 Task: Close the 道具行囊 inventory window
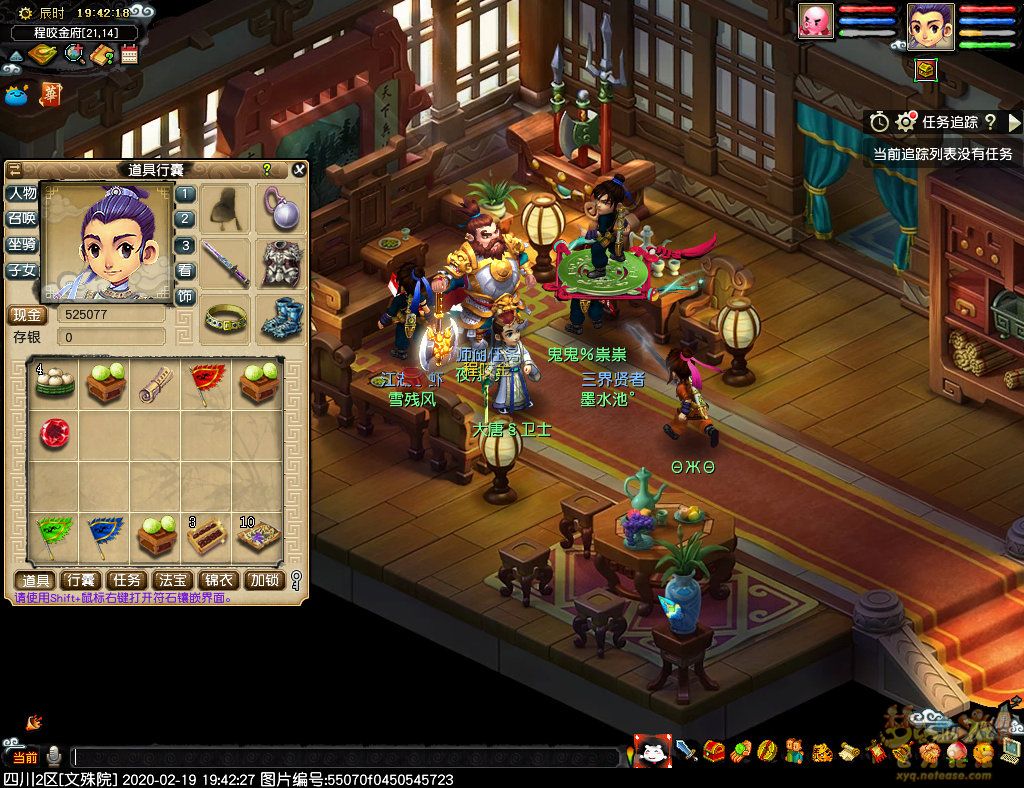(298, 170)
